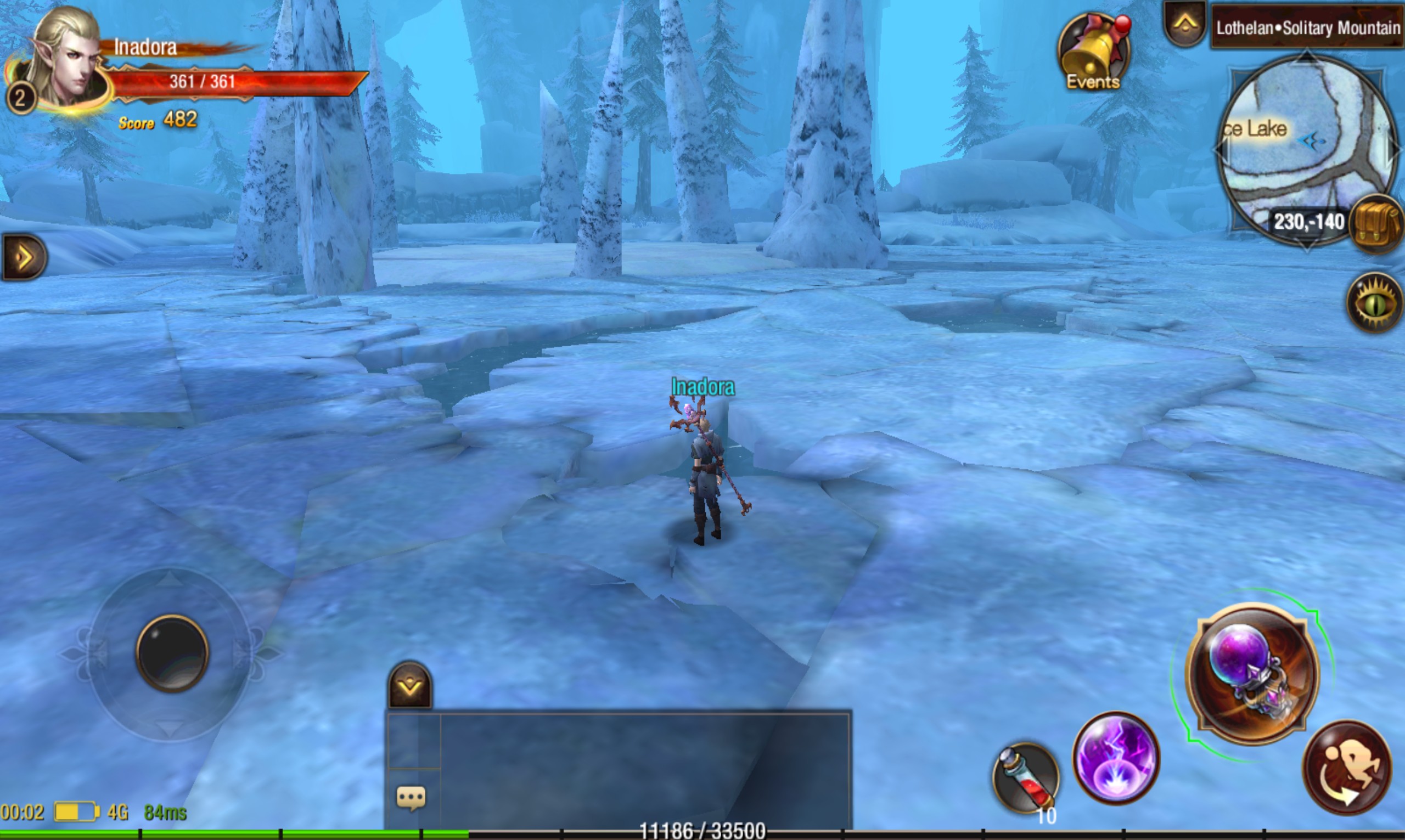Expand the left side panel arrow
The height and width of the screenshot is (840, 1405).
[x=24, y=257]
